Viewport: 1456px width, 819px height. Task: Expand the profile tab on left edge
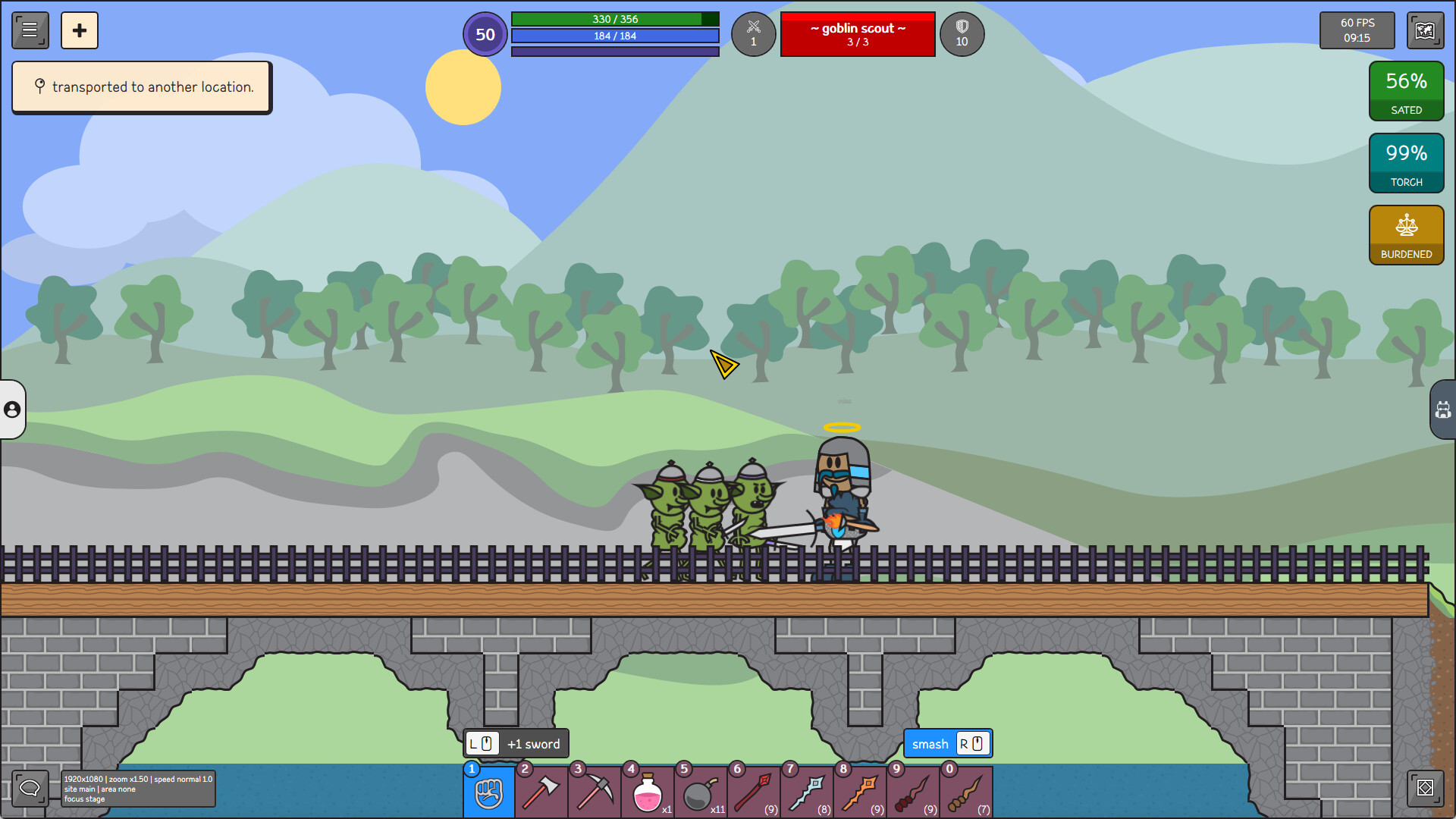11,410
